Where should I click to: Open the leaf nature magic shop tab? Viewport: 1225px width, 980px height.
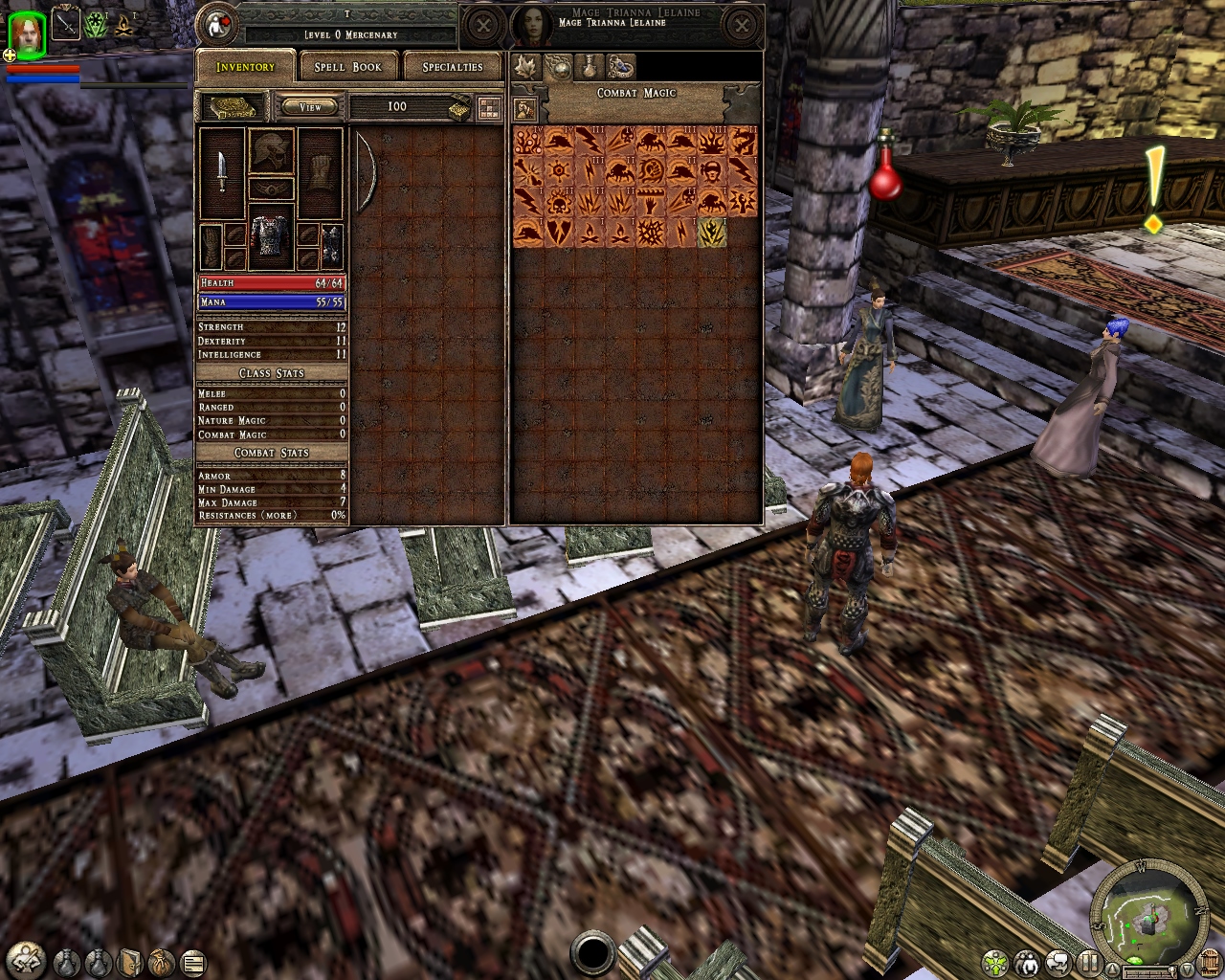(524, 67)
